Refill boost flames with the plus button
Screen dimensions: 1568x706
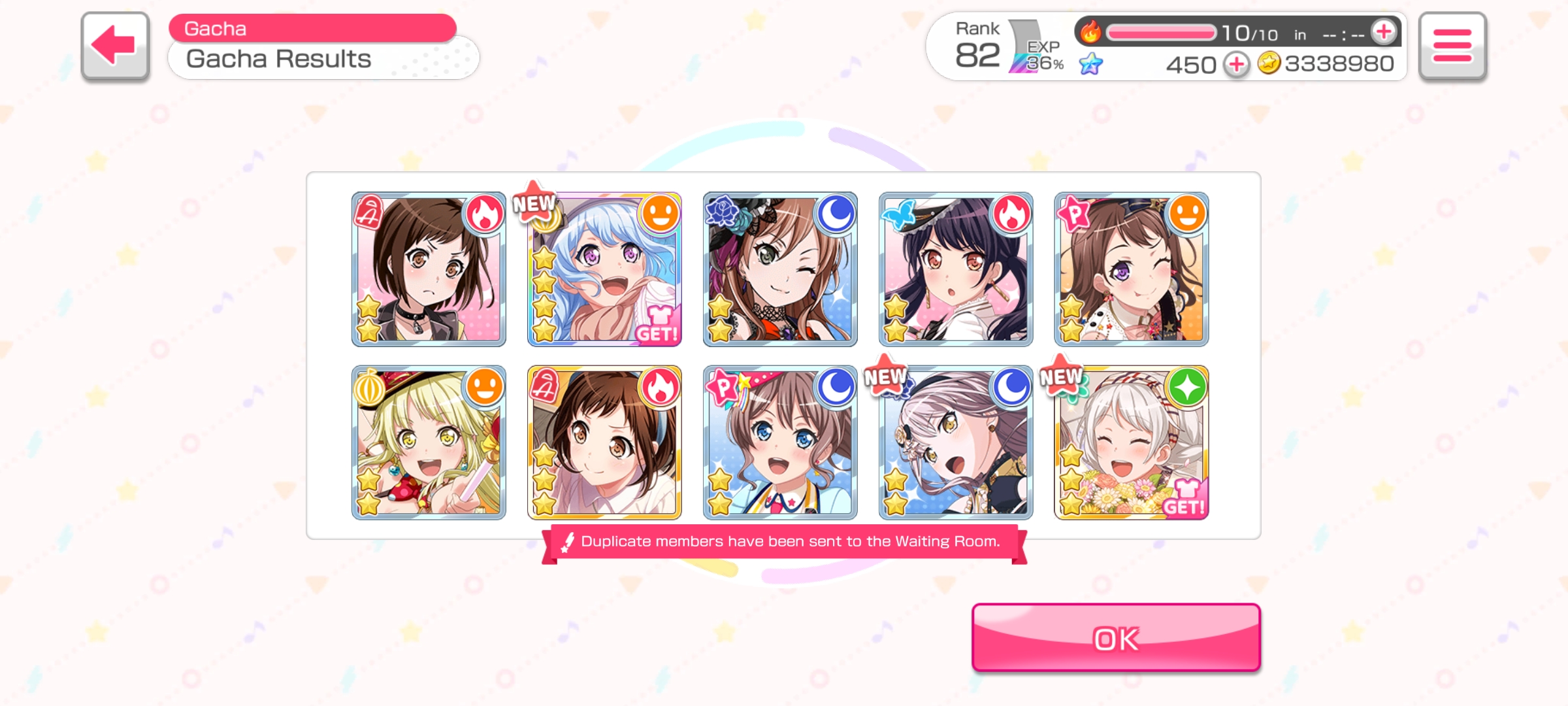(x=1383, y=32)
